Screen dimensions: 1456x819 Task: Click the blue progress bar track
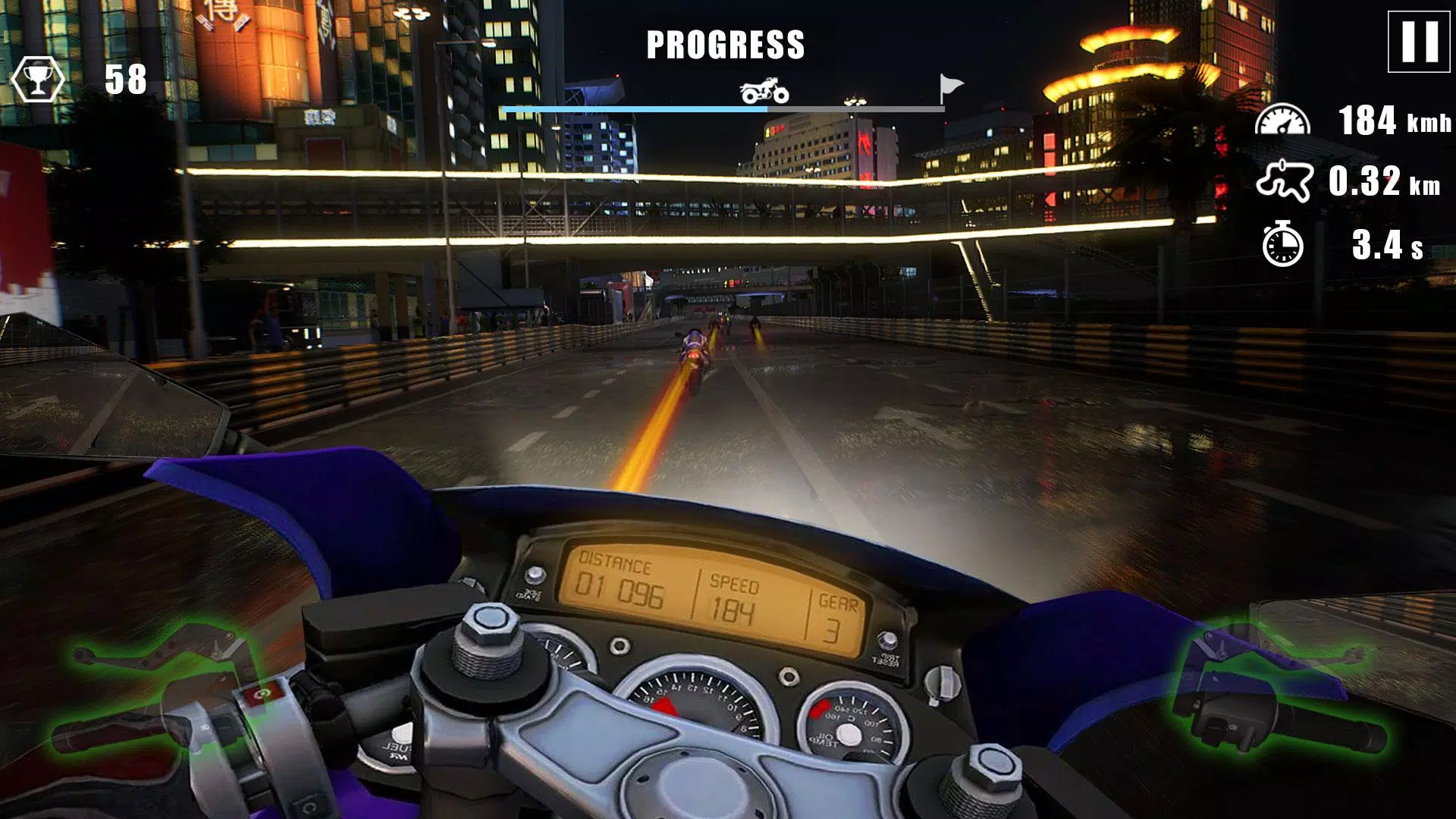(x=633, y=111)
